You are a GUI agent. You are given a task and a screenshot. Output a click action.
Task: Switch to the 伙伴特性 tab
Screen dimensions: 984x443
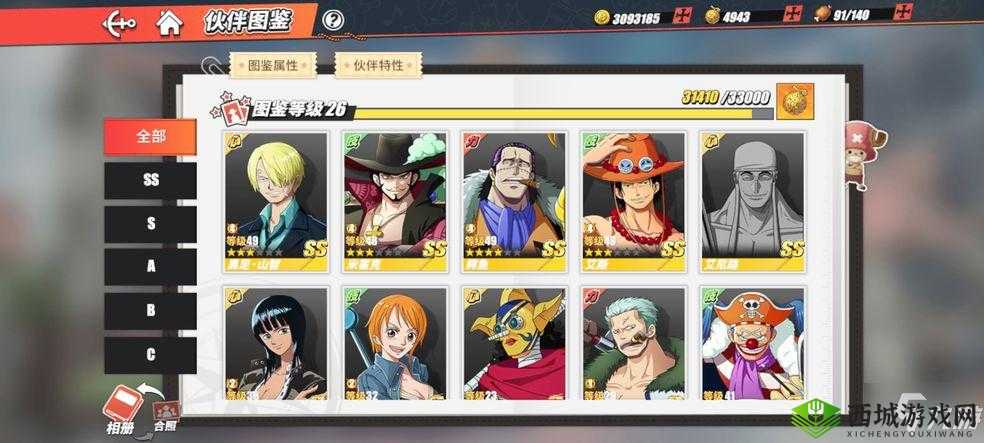coord(378,65)
